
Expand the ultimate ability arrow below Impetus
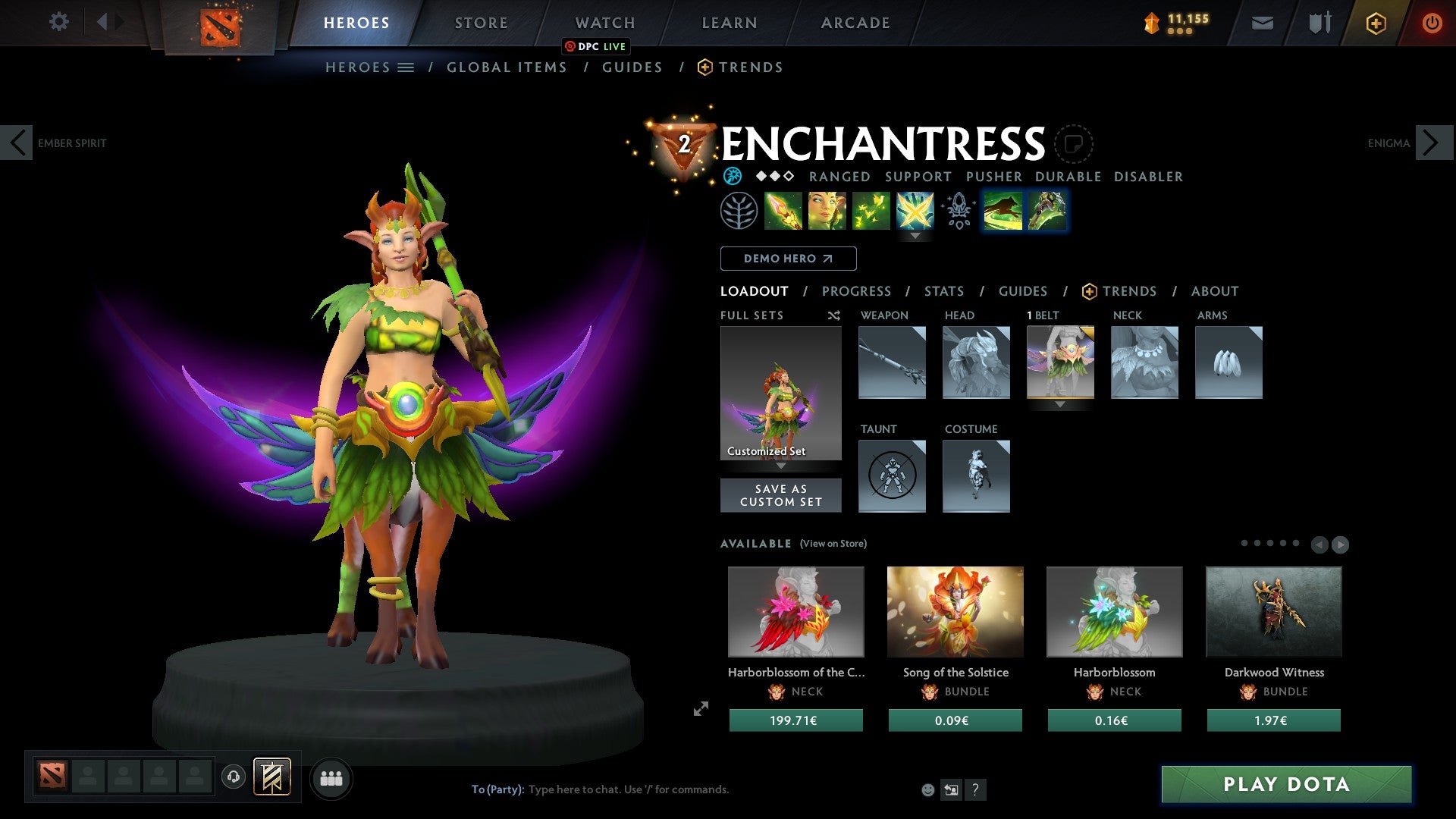click(916, 235)
